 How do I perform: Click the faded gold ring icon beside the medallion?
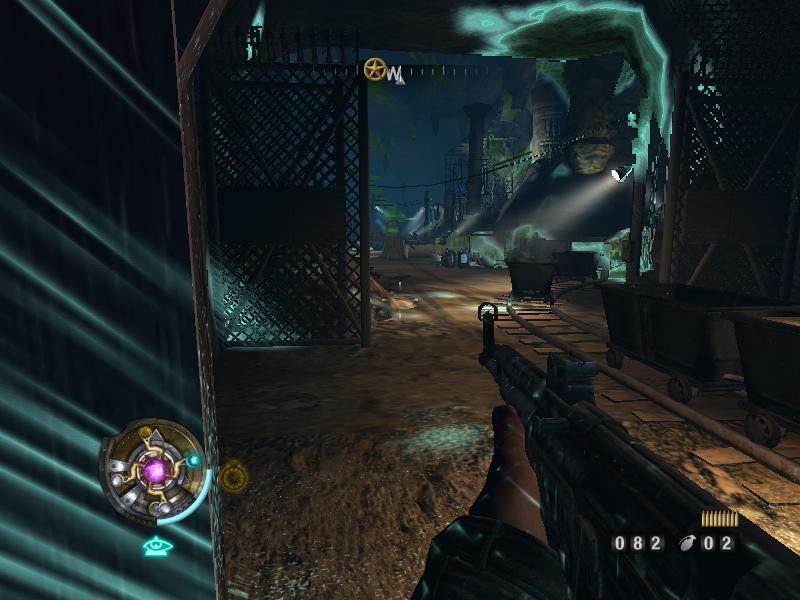click(x=233, y=477)
